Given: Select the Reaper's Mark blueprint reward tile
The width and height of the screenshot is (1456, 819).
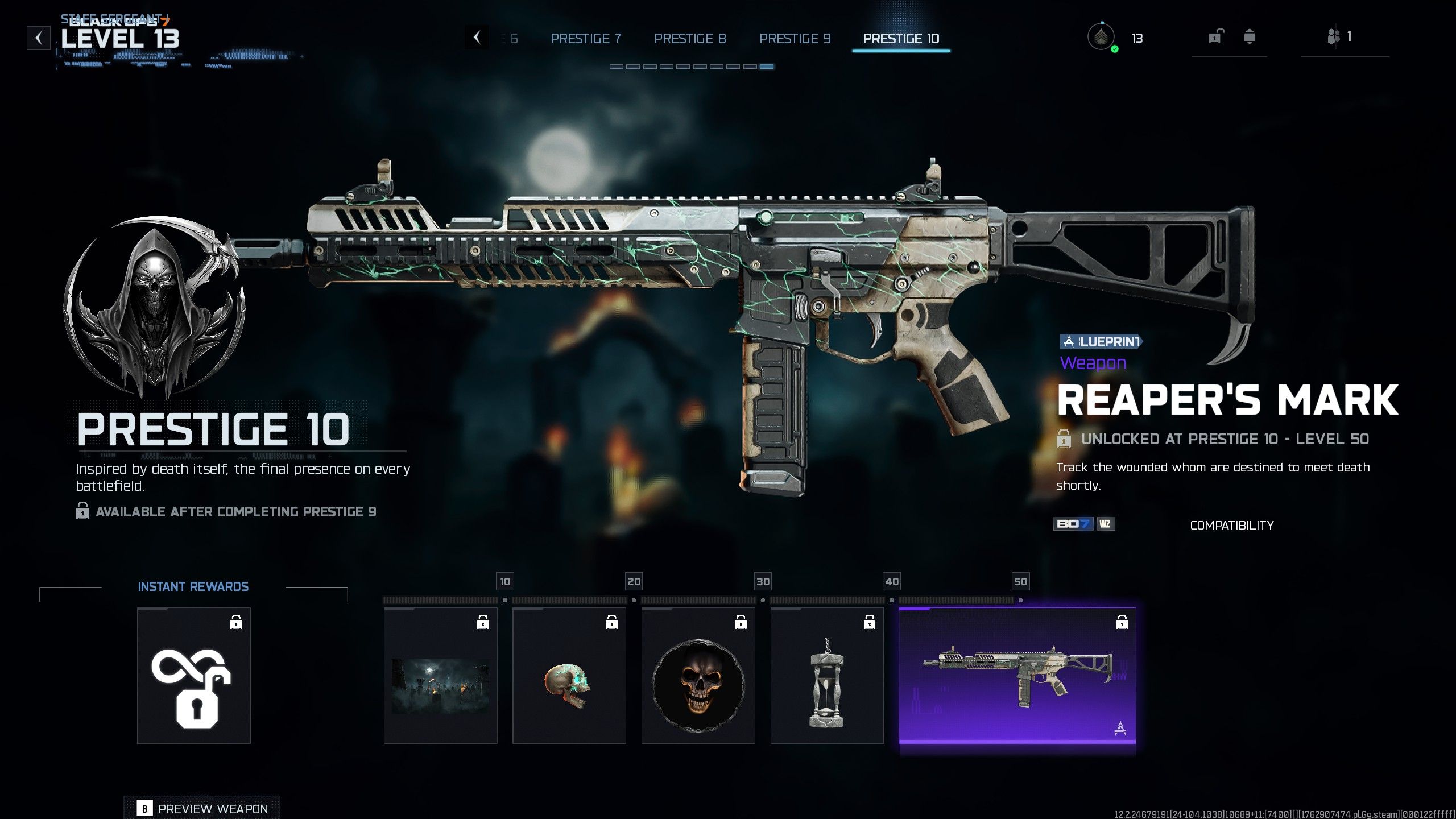Looking at the screenshot, I should click(1017, 676).
